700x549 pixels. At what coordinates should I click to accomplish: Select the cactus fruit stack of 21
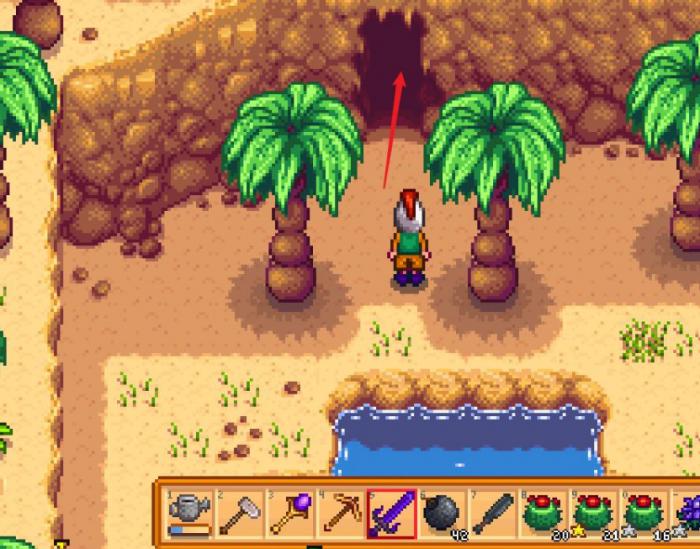(x=595, y=514)
